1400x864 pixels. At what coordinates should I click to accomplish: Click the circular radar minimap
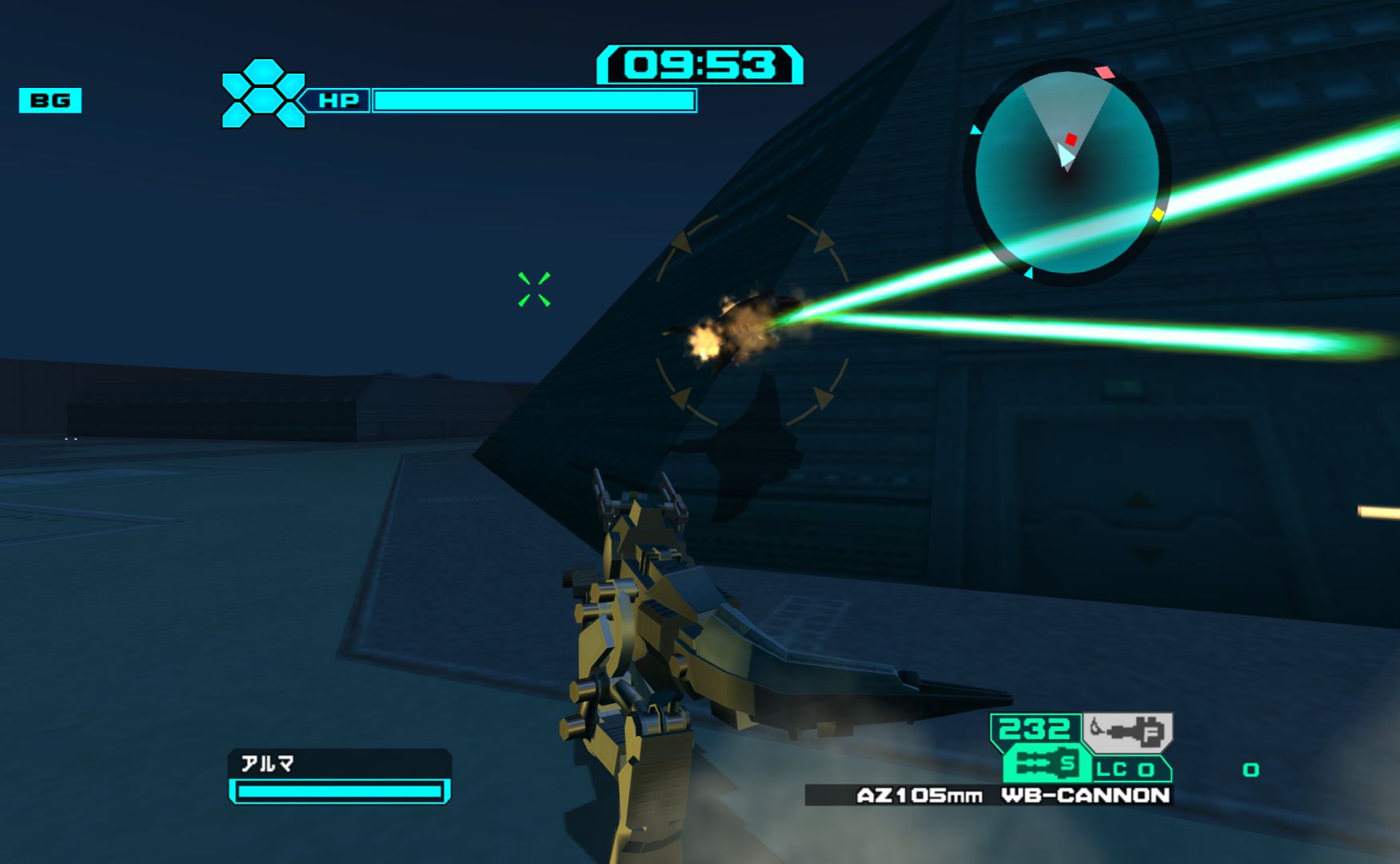click(x=1067, y=172)
